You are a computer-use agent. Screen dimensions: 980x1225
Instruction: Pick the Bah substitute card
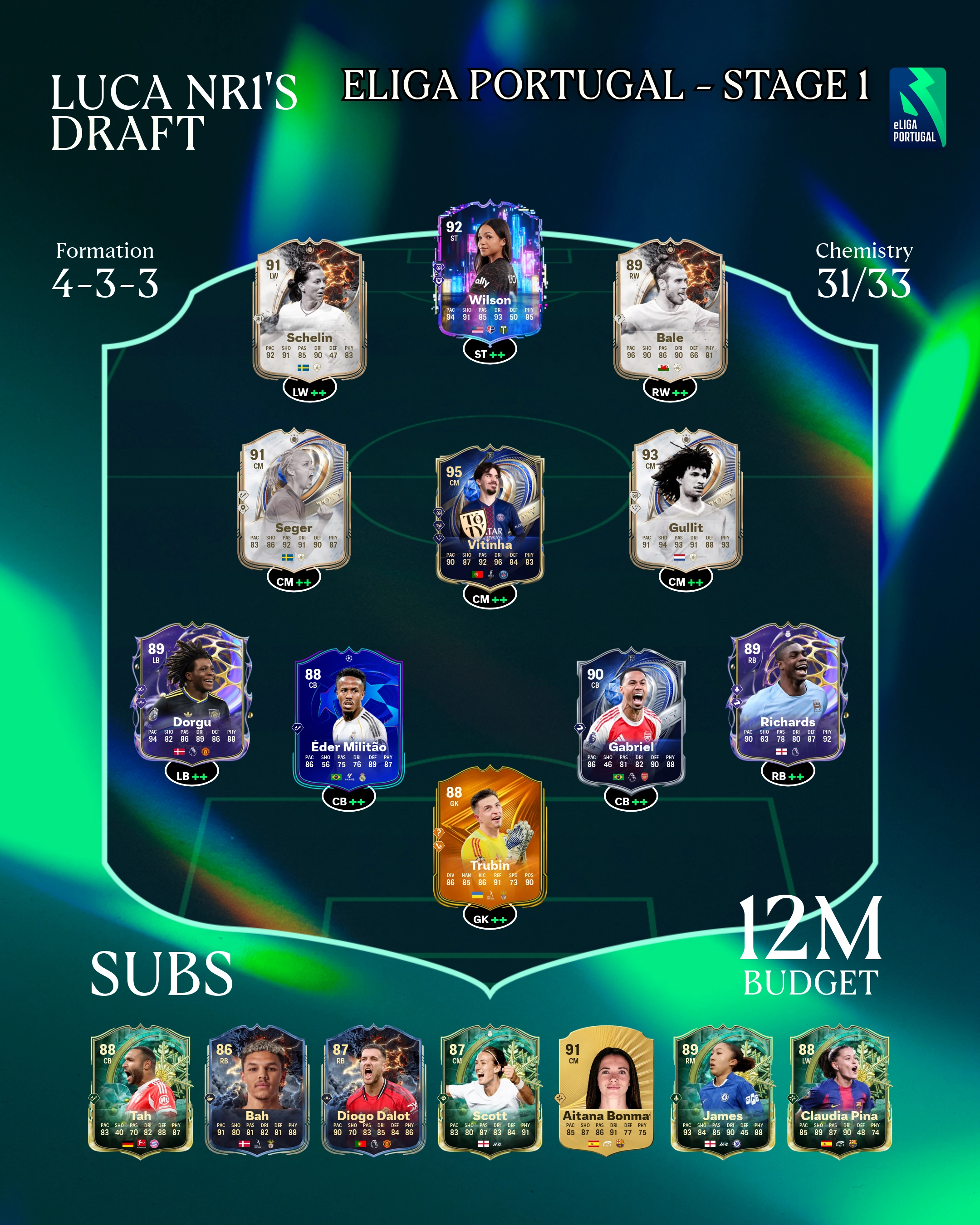click(x=257, y=1091)
